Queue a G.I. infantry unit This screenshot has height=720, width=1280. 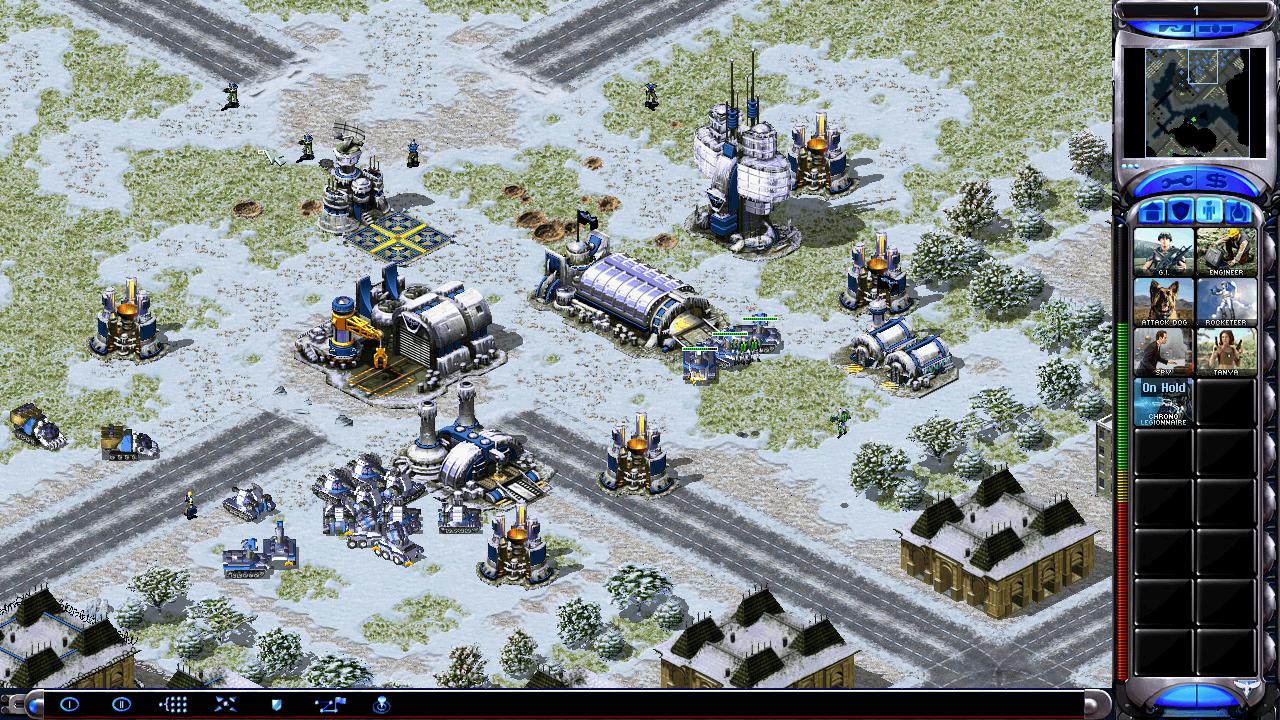tap(1163, 252)
